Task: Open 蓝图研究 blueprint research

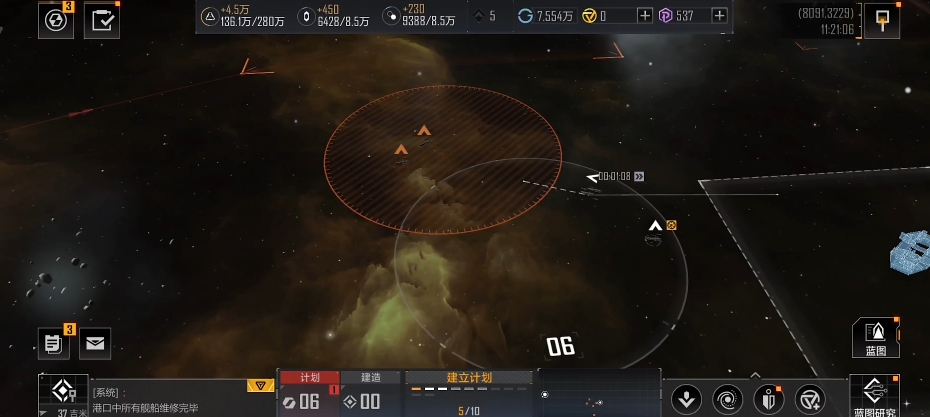Action: pos(874,396)
